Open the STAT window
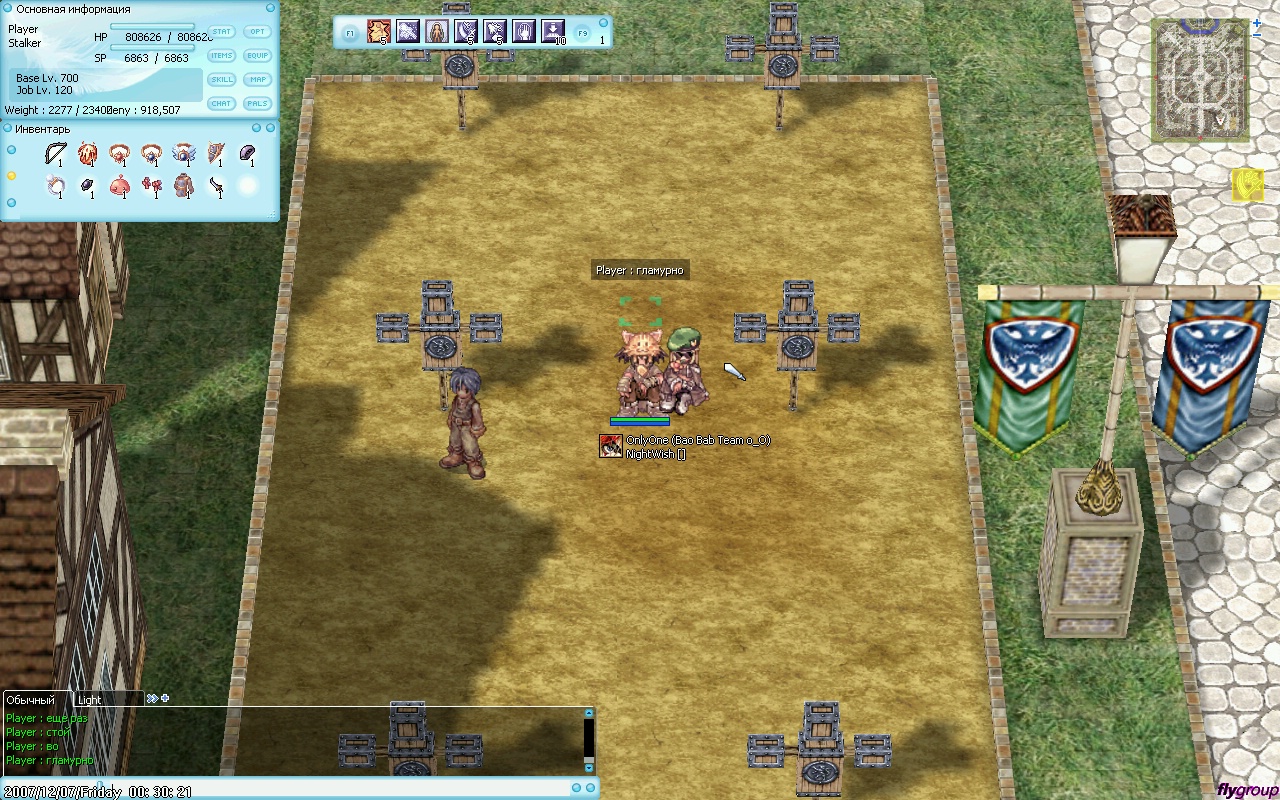Screen dimensions: 1280x800 click(221, 32)
